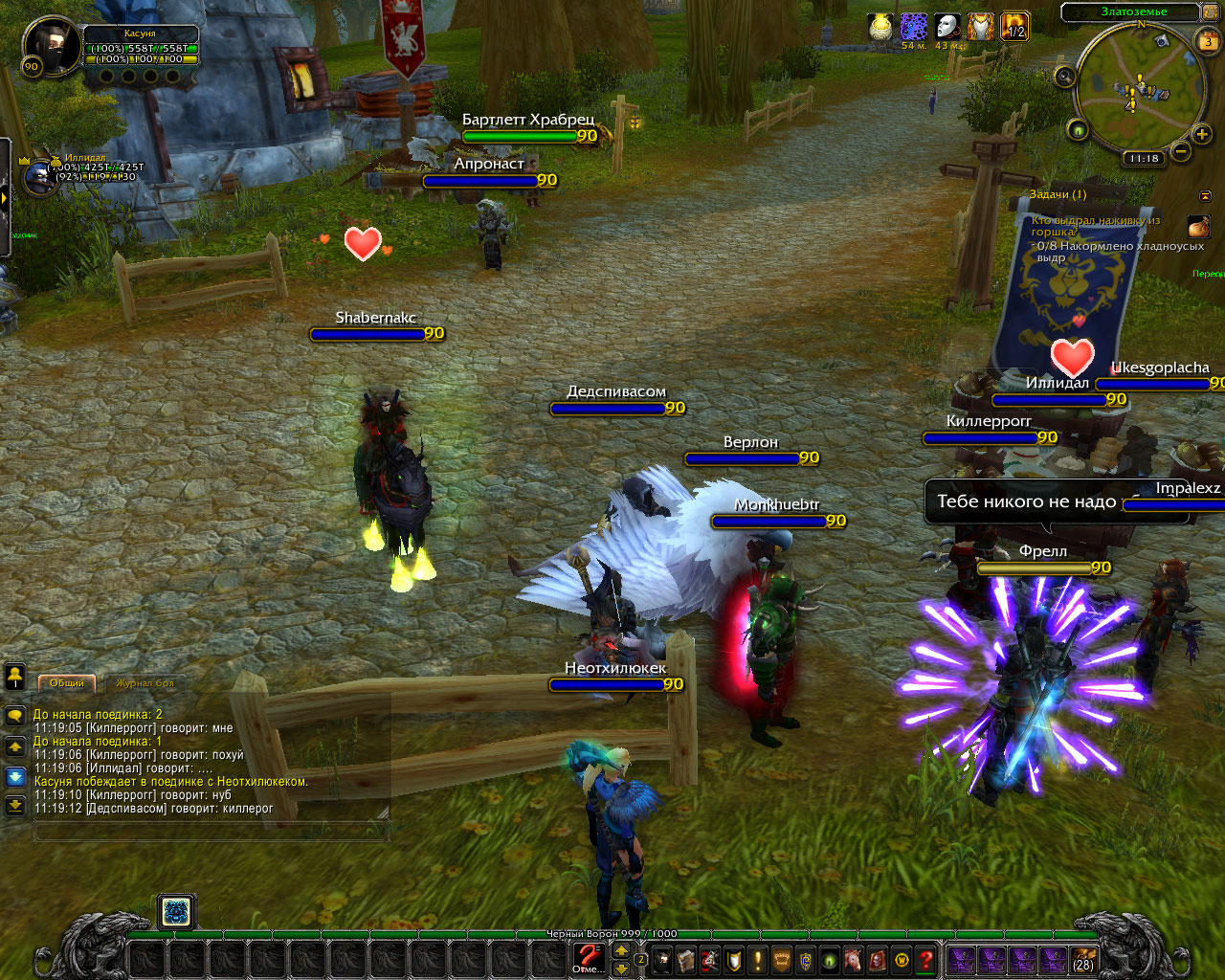The height and width of the screenshot is (980, 1225).
Task: Open the friends list icon above chat
Action: coord(15,677)
